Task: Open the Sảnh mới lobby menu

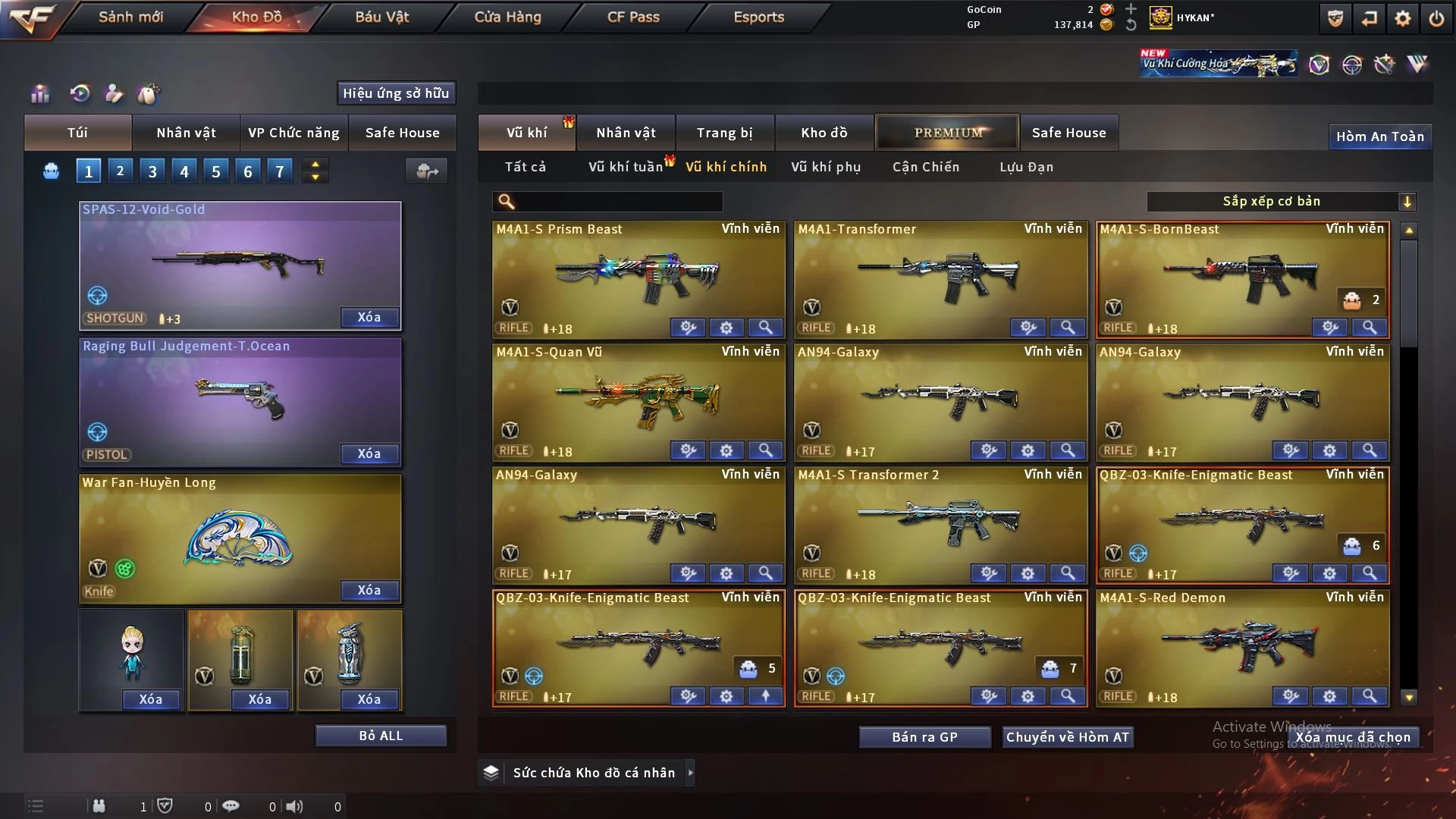Action: [130, 17]
